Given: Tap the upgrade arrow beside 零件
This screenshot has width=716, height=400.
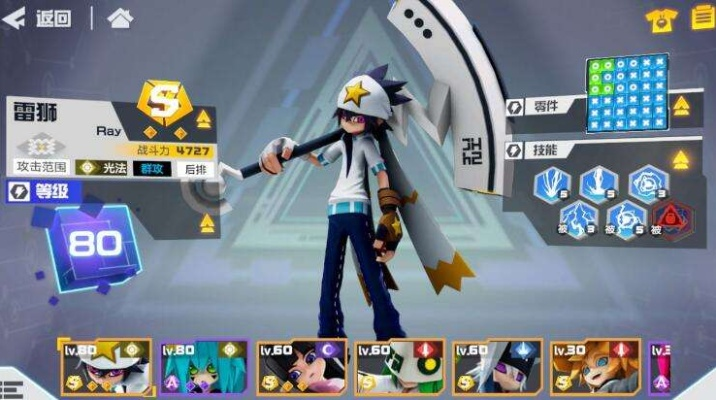Looking at the screenshot, I should (680, 105).
